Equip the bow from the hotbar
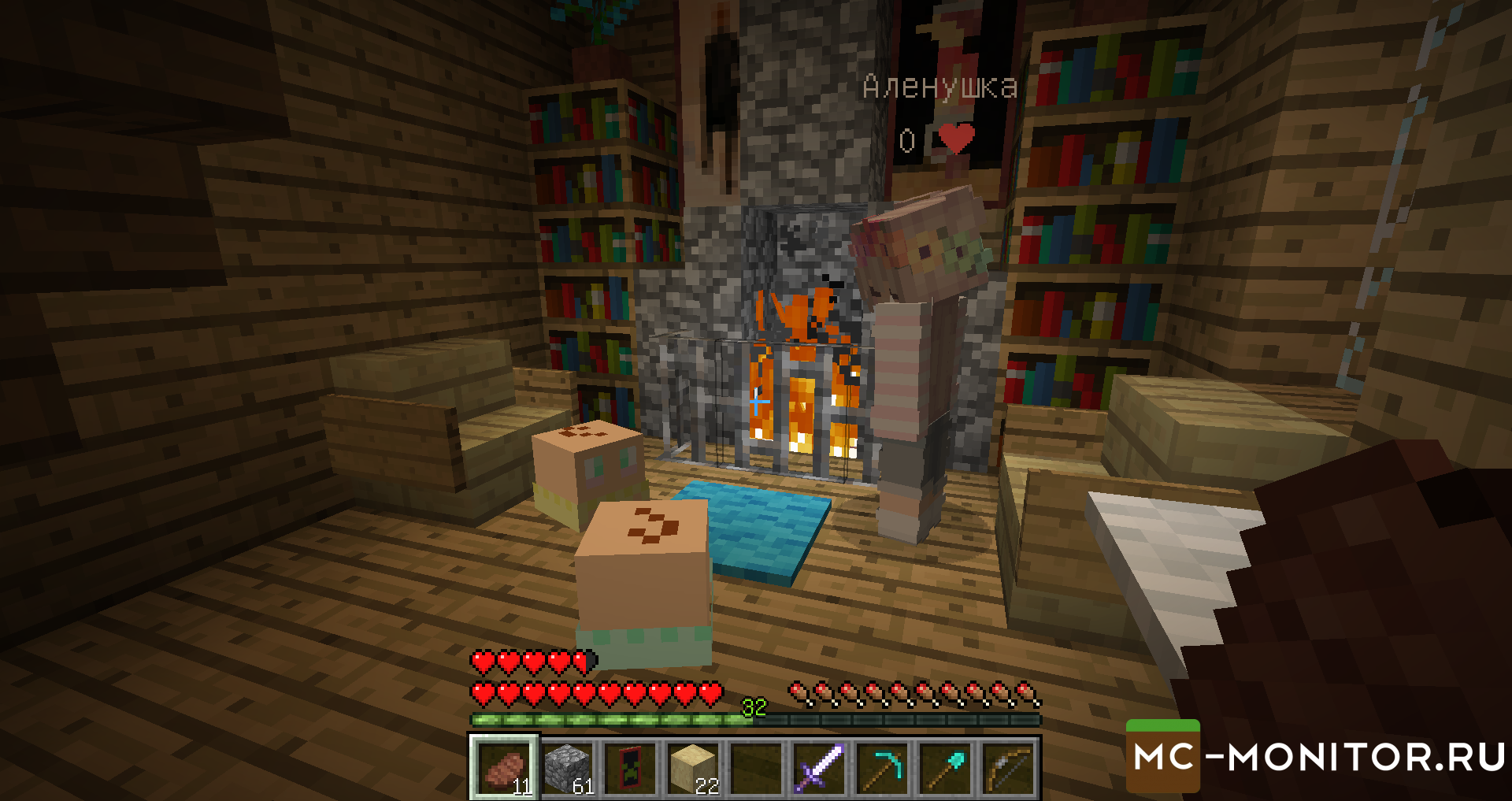This screenshot has height=801, width=1512. [x=1009, y=767]
